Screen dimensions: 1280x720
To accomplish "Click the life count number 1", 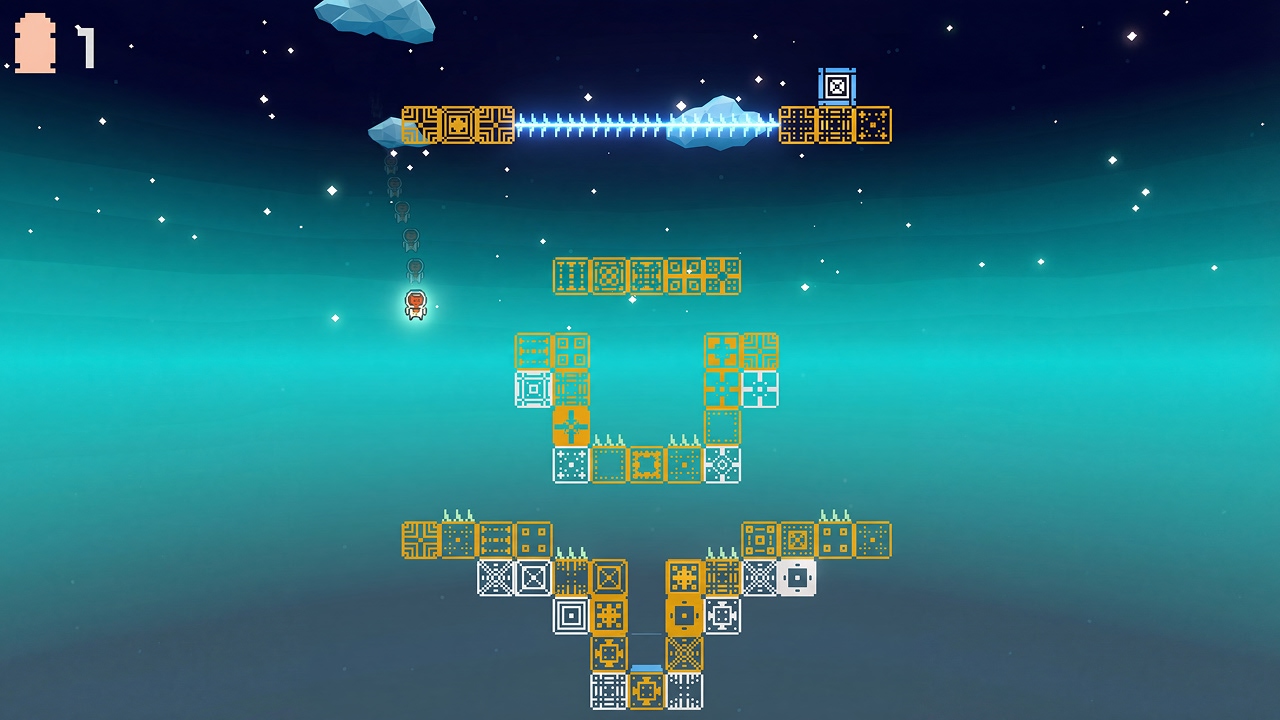I will pyautogui.click(x=85, y=42).
